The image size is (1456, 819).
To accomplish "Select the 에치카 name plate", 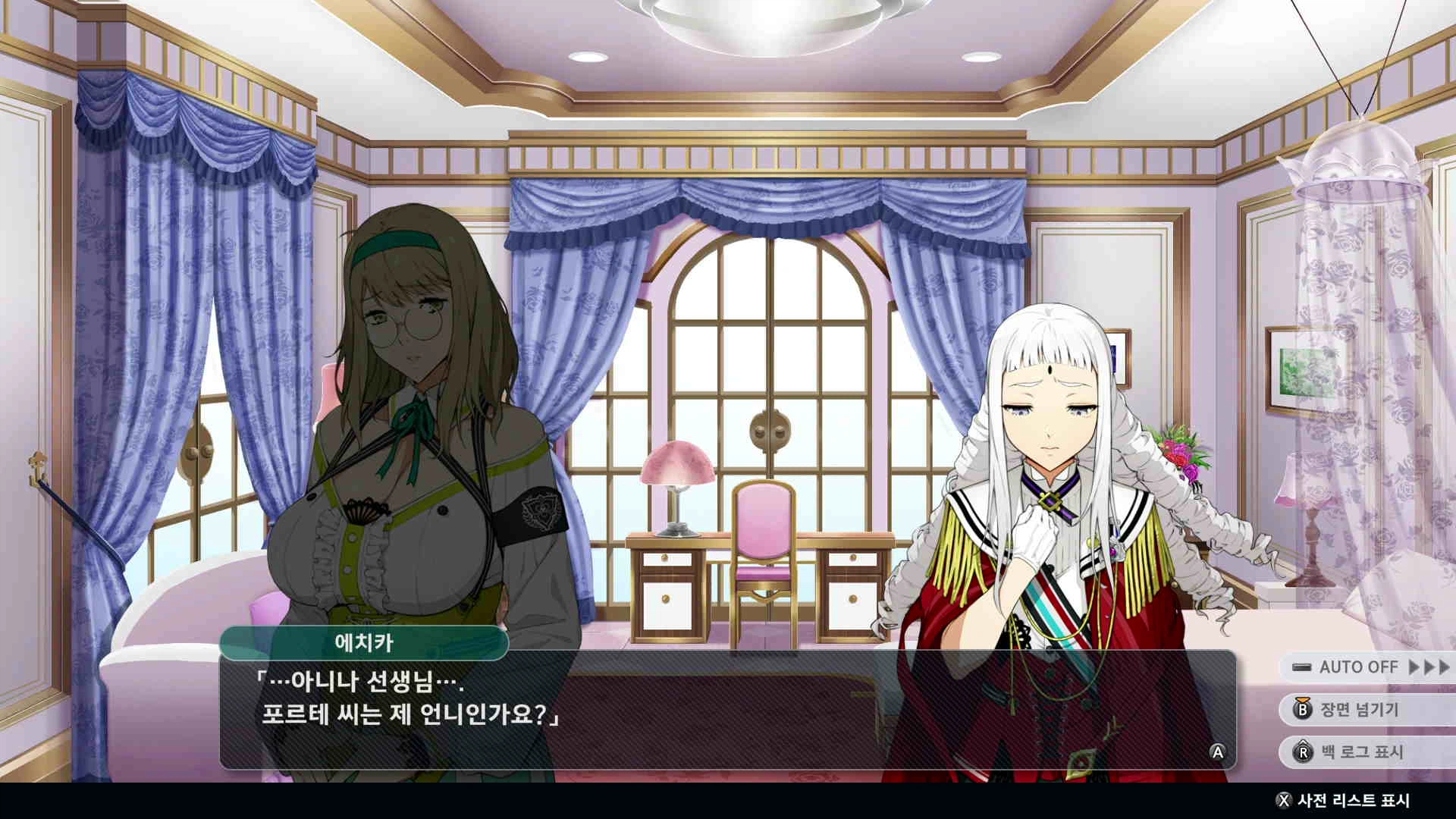I will click(x=366, y=642).
